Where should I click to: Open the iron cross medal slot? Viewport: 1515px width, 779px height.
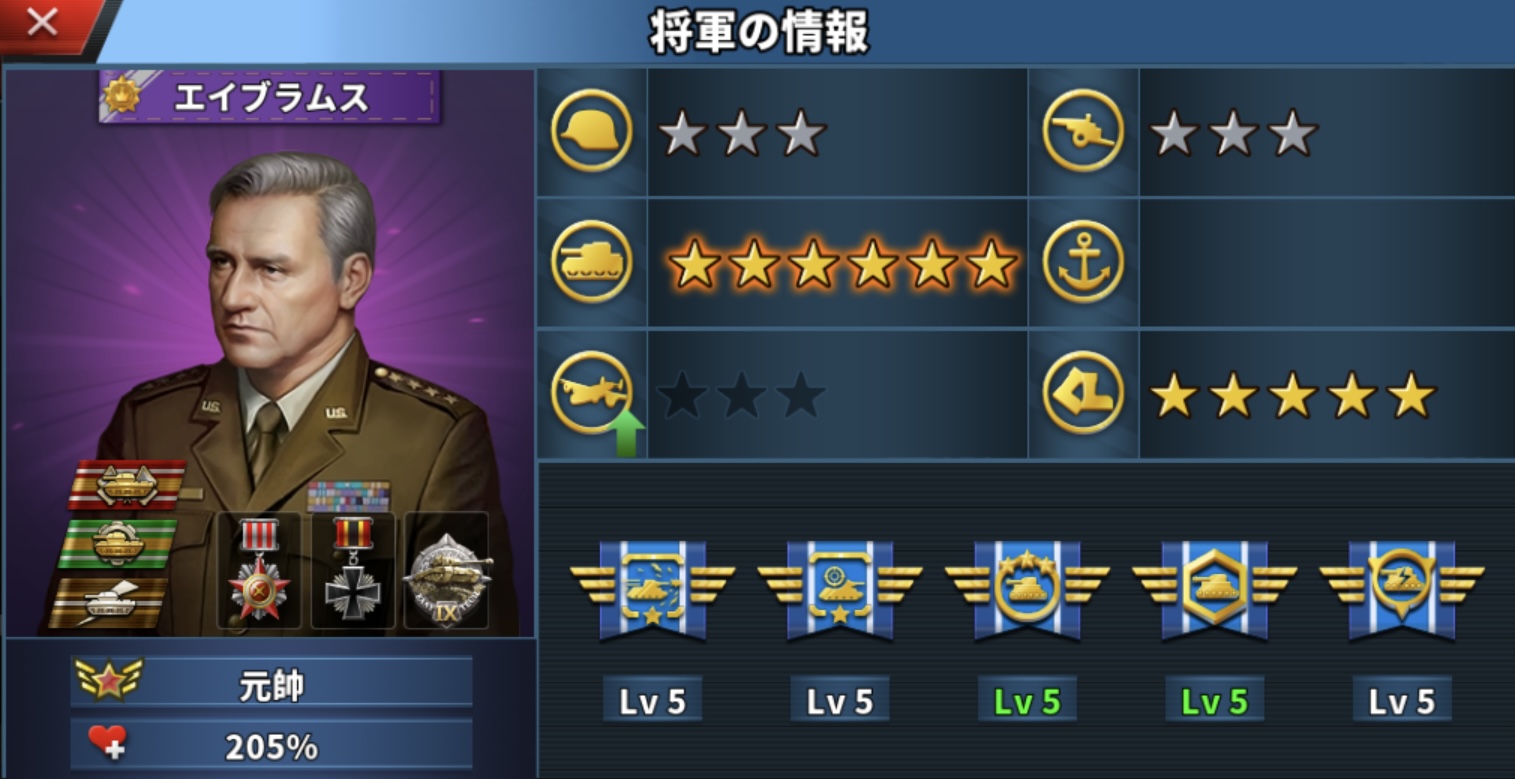click(x=352, y=571)
